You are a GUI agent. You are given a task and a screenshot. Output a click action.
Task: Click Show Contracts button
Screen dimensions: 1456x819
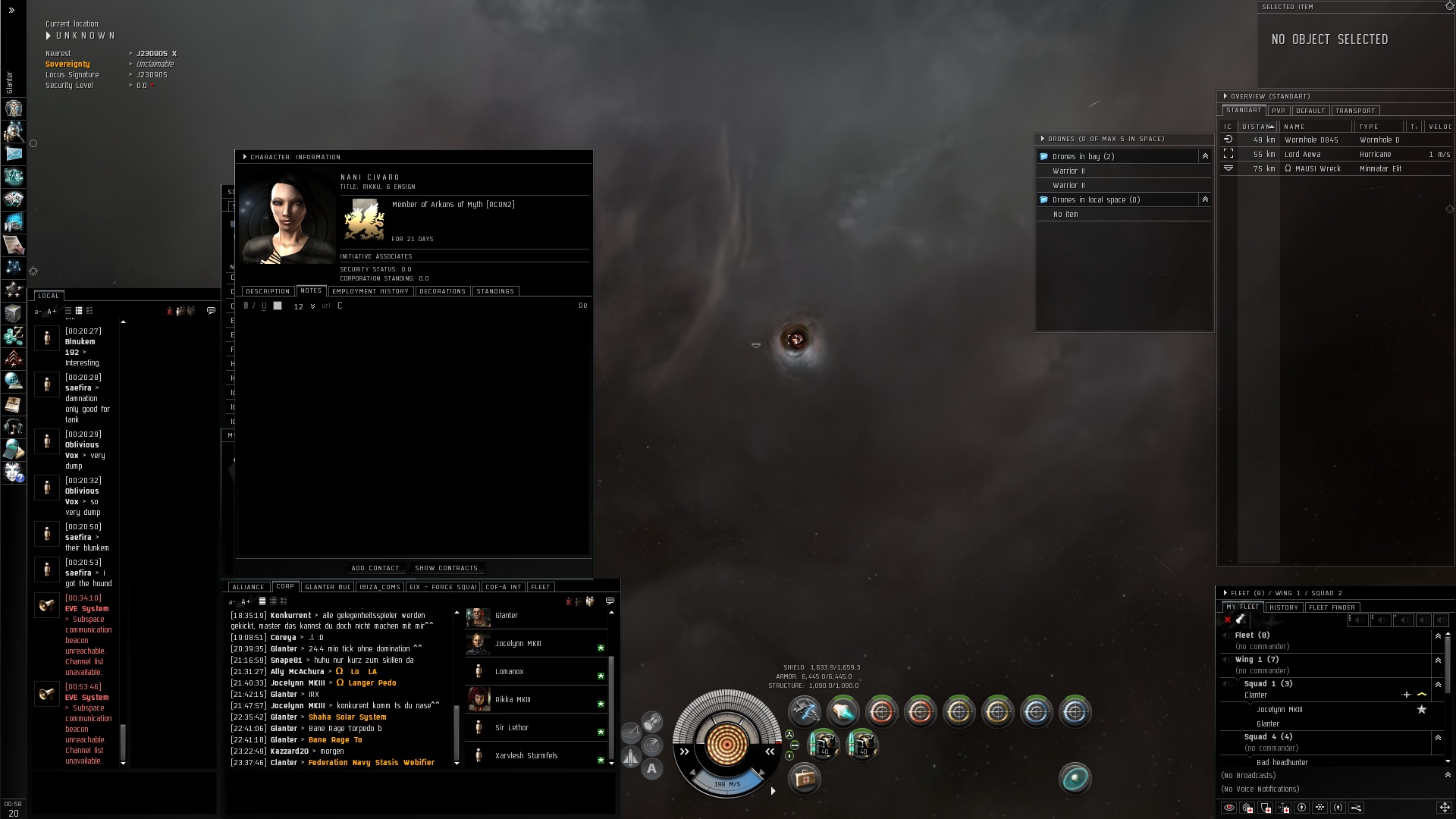pyautogui.click(x=446, y=568)
